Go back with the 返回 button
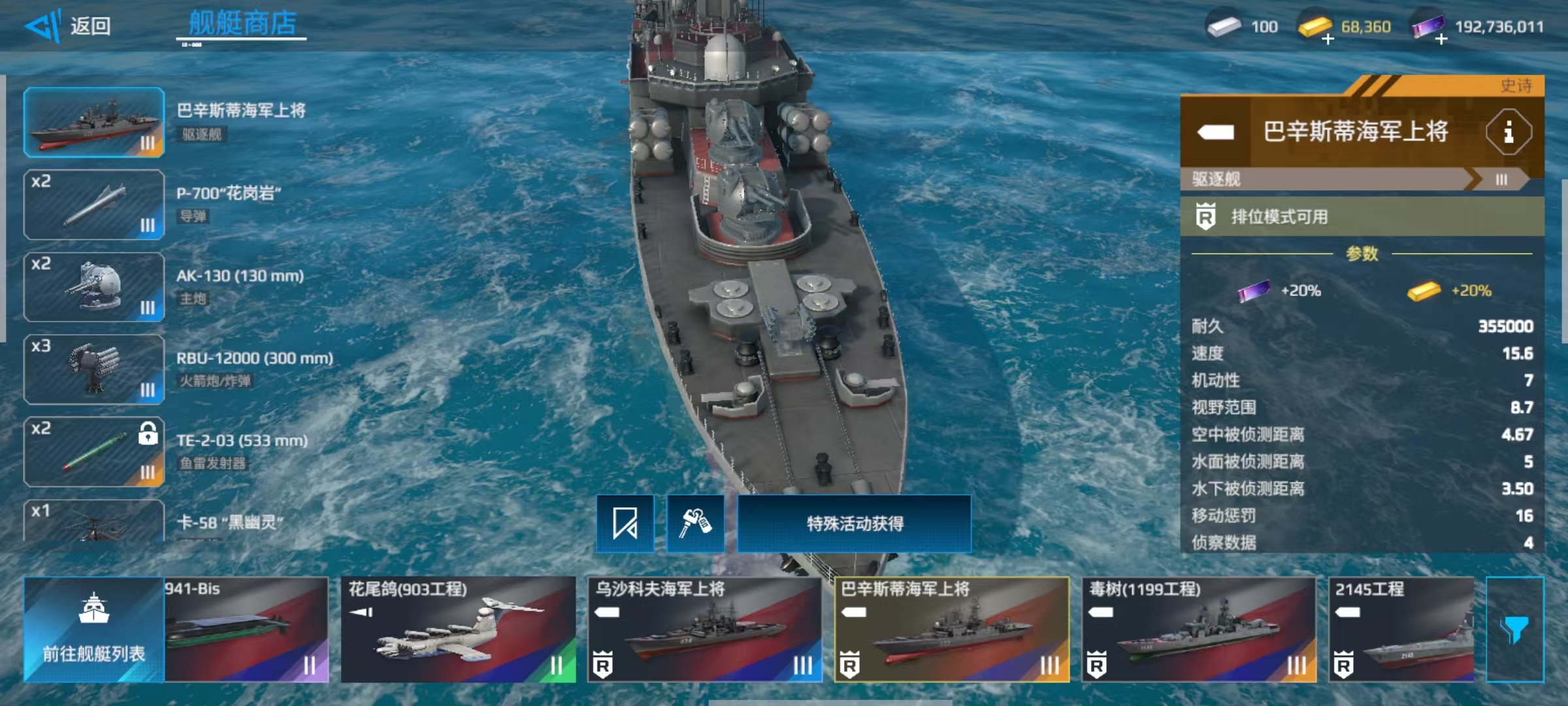Image resolution: width=1568 pixels, height=706 pixels. click(x=69, y=26)
